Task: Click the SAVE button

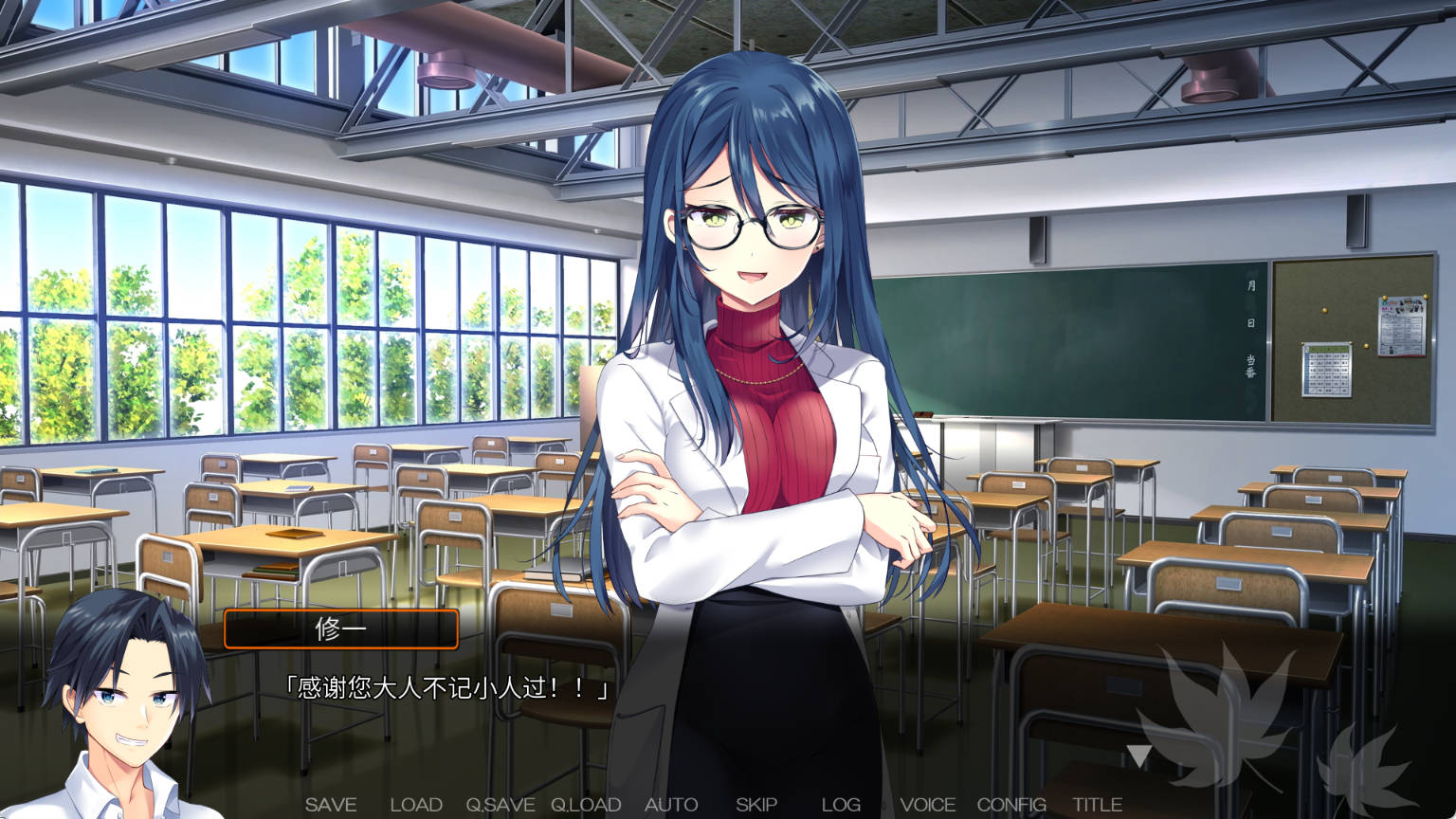Action: tap(331, 805)
